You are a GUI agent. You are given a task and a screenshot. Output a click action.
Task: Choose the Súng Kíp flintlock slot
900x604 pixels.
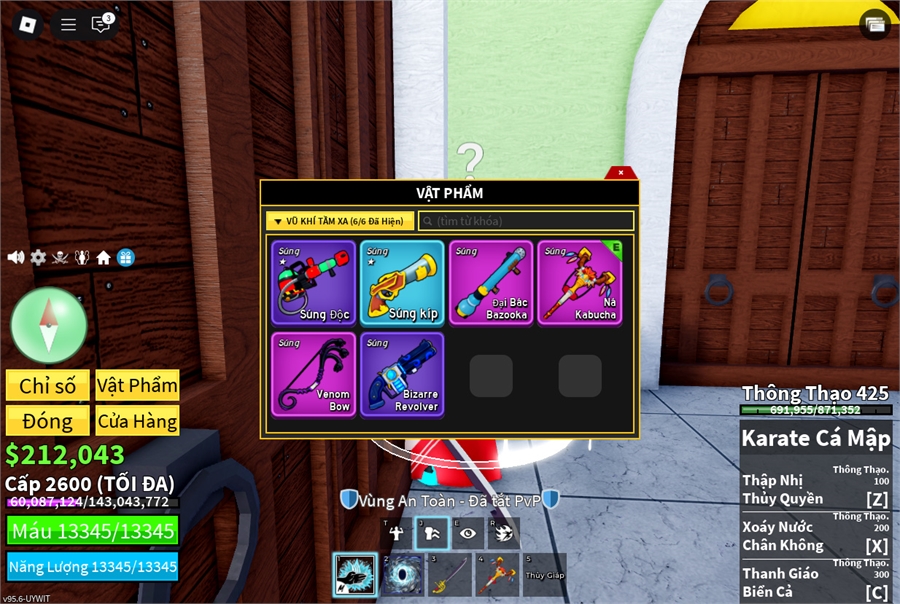pos(402,283)
